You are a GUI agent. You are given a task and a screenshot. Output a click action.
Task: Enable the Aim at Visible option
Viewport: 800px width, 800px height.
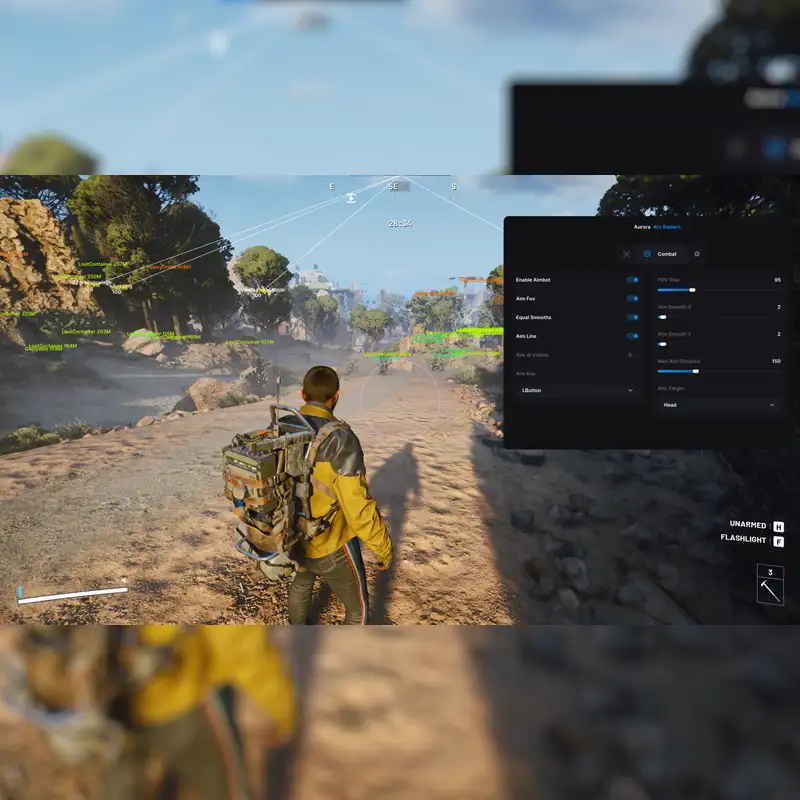pos(630,355)
